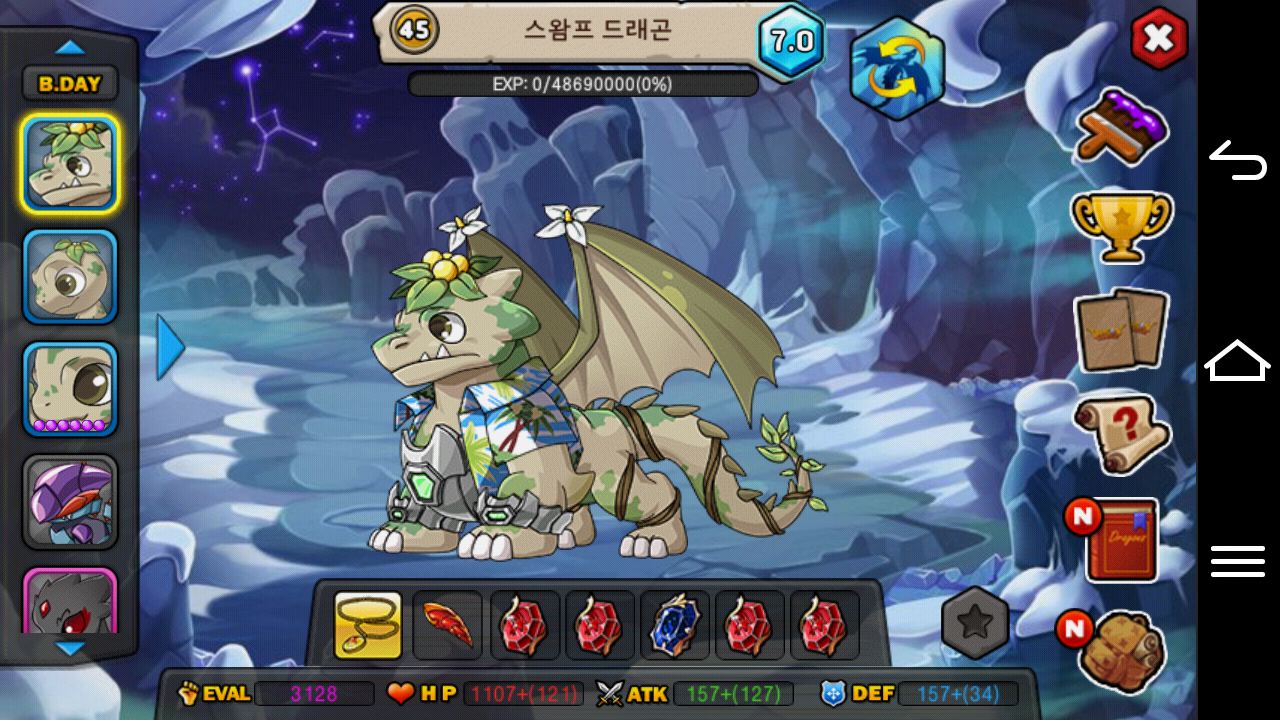Image resolution: width=1280 pixels, height=720 pixels.
Task: Show more dragons with the bottom arrow
Action: [70, 649]
